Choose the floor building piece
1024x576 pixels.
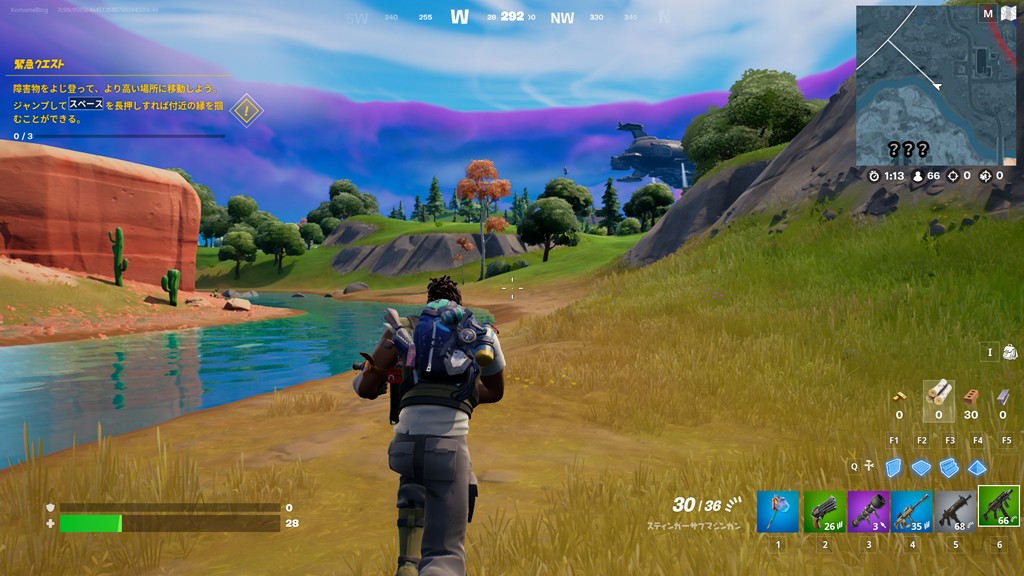(x=921, y=467)
